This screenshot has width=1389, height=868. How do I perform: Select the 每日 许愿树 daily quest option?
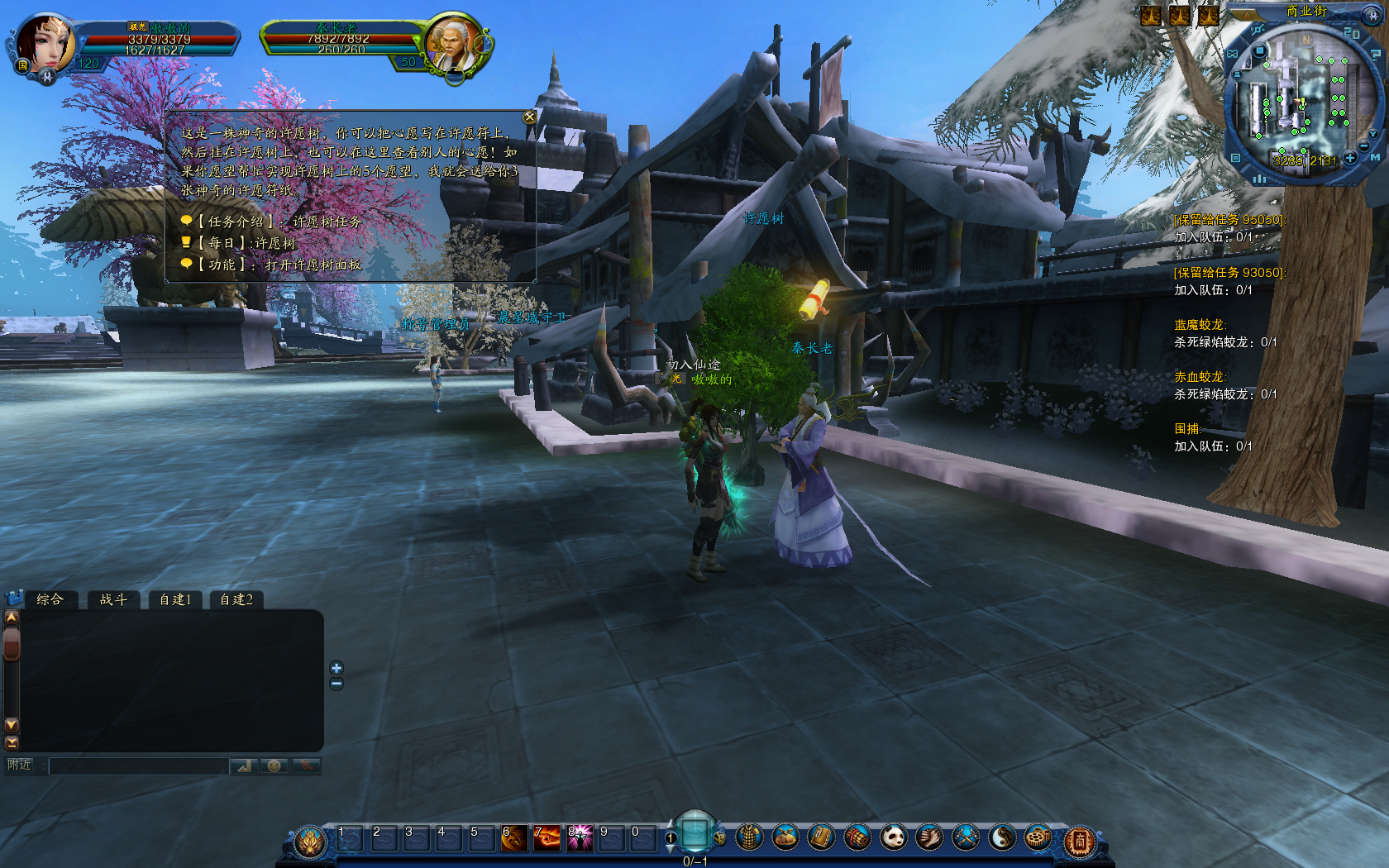(x=246, y=243)
